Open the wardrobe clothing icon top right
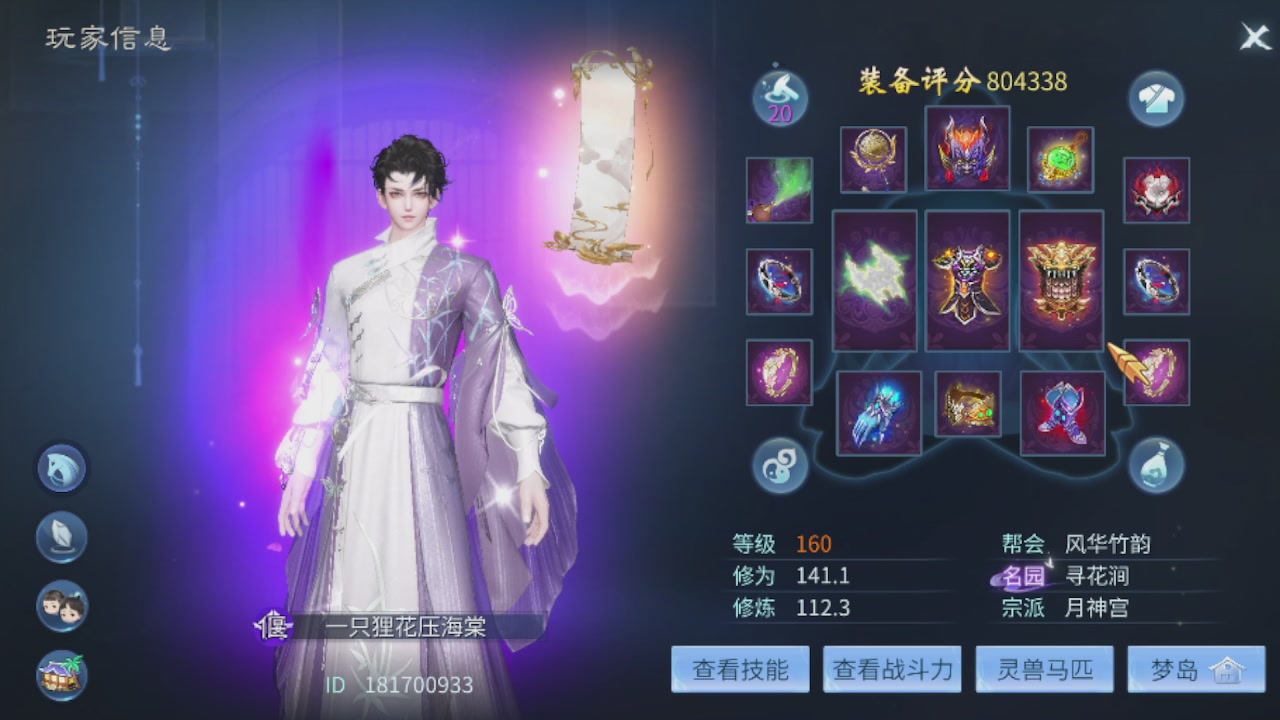The width and height of the screenshot is (1280, 720). click(1156, 97)
